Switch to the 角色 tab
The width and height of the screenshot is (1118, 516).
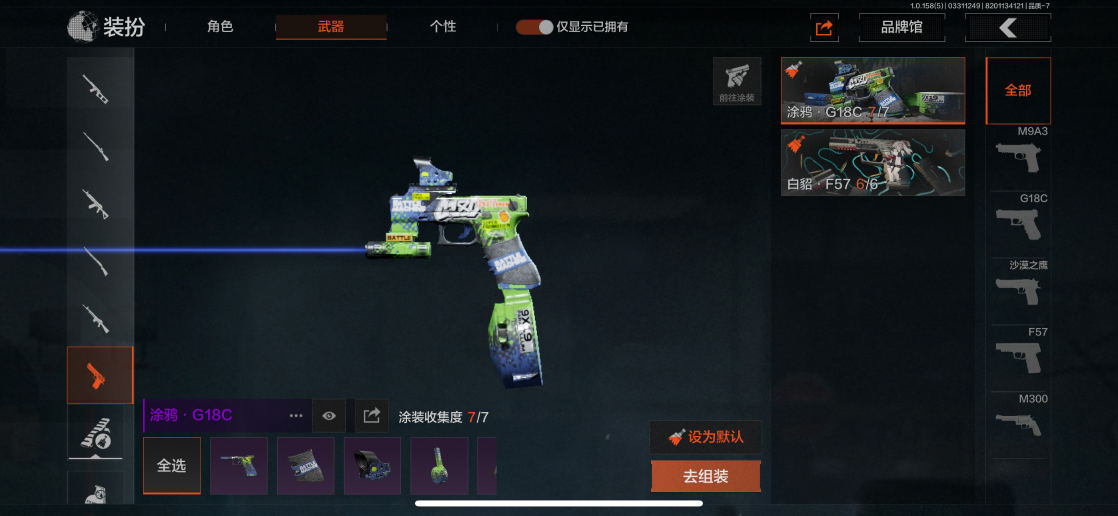tap(220, 27)
